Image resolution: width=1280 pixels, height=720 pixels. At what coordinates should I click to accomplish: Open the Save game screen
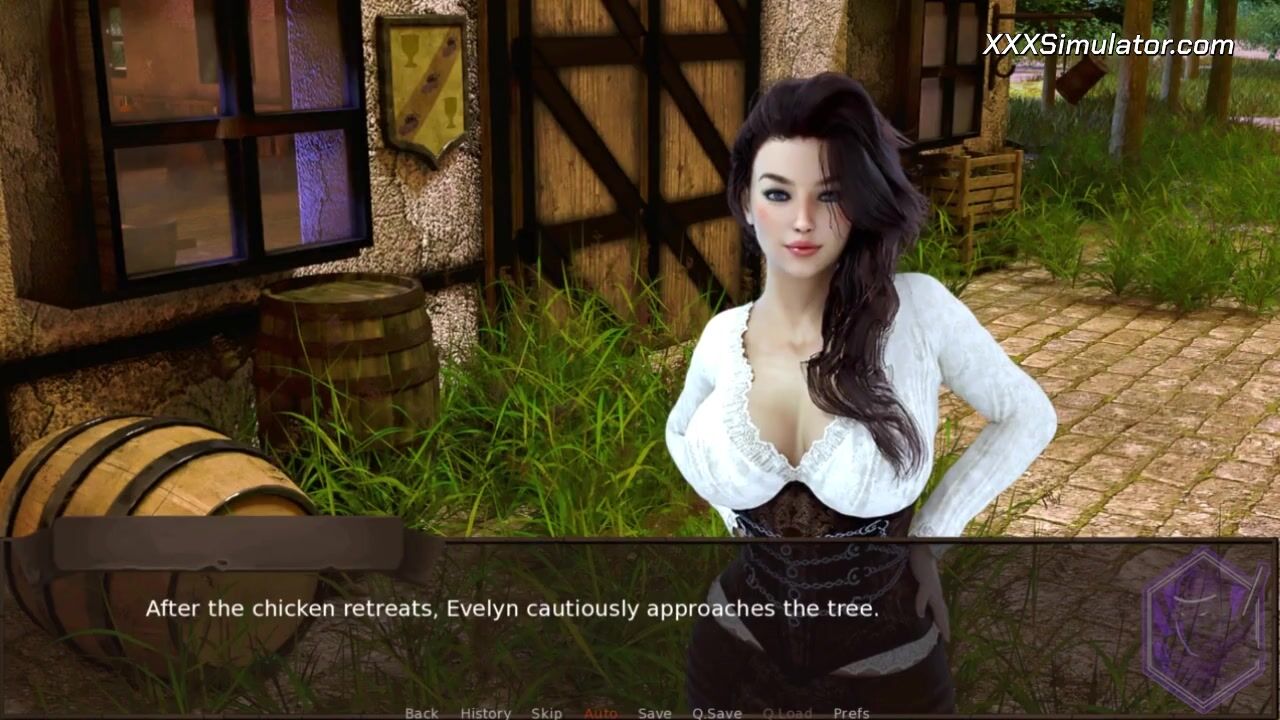coord(654,713)
